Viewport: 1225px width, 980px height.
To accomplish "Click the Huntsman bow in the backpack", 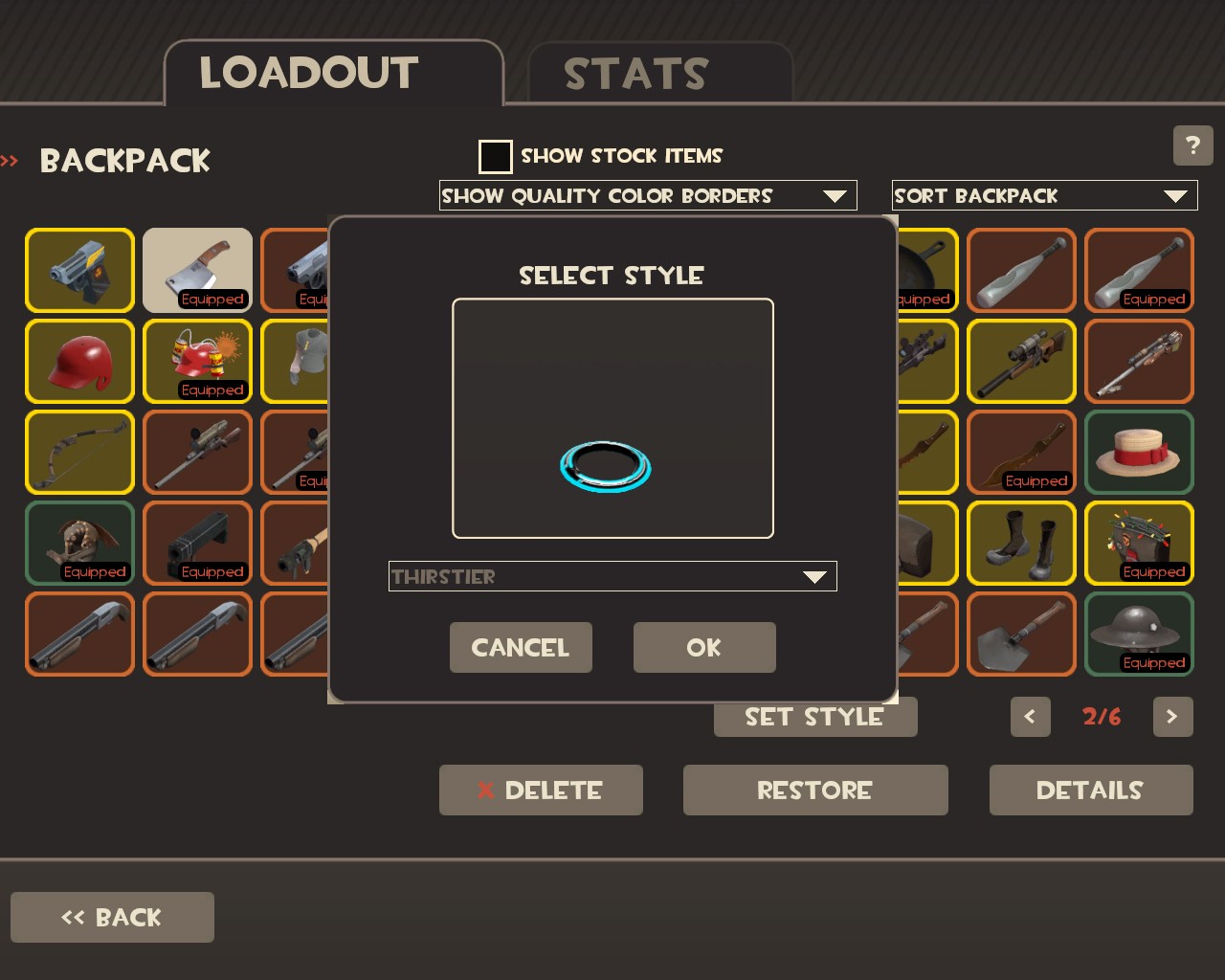I will click(79, 452).
